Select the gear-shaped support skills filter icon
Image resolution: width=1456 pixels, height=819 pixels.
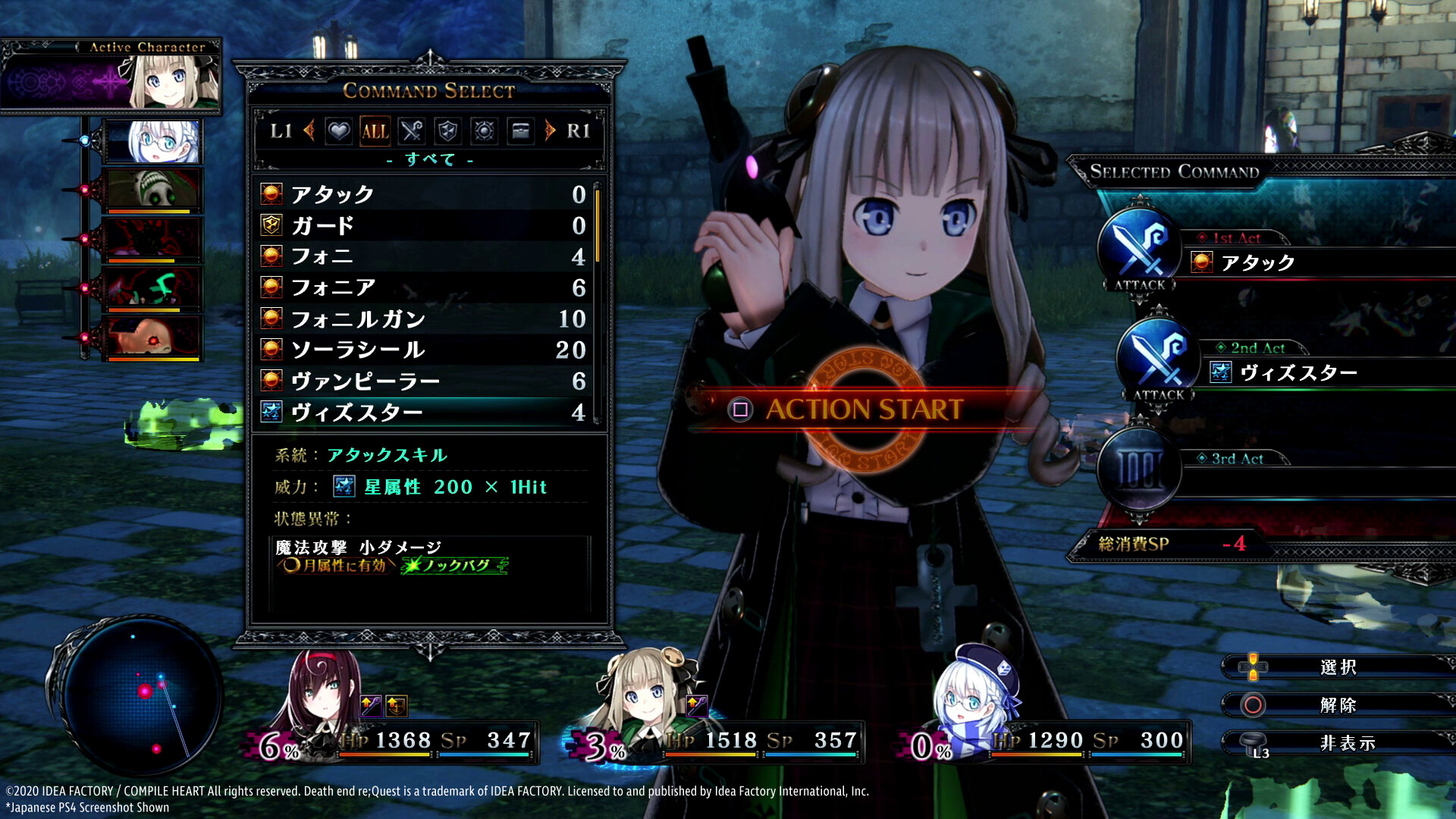click(x=484, y=131)
